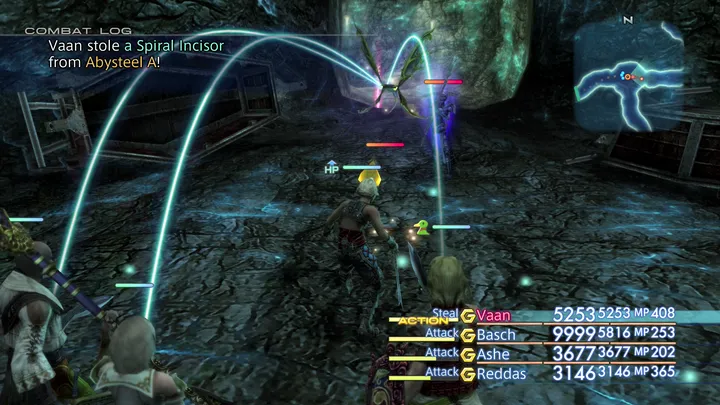
Task: Toggle Basch's gambit G icon
Action: [467, 334]
